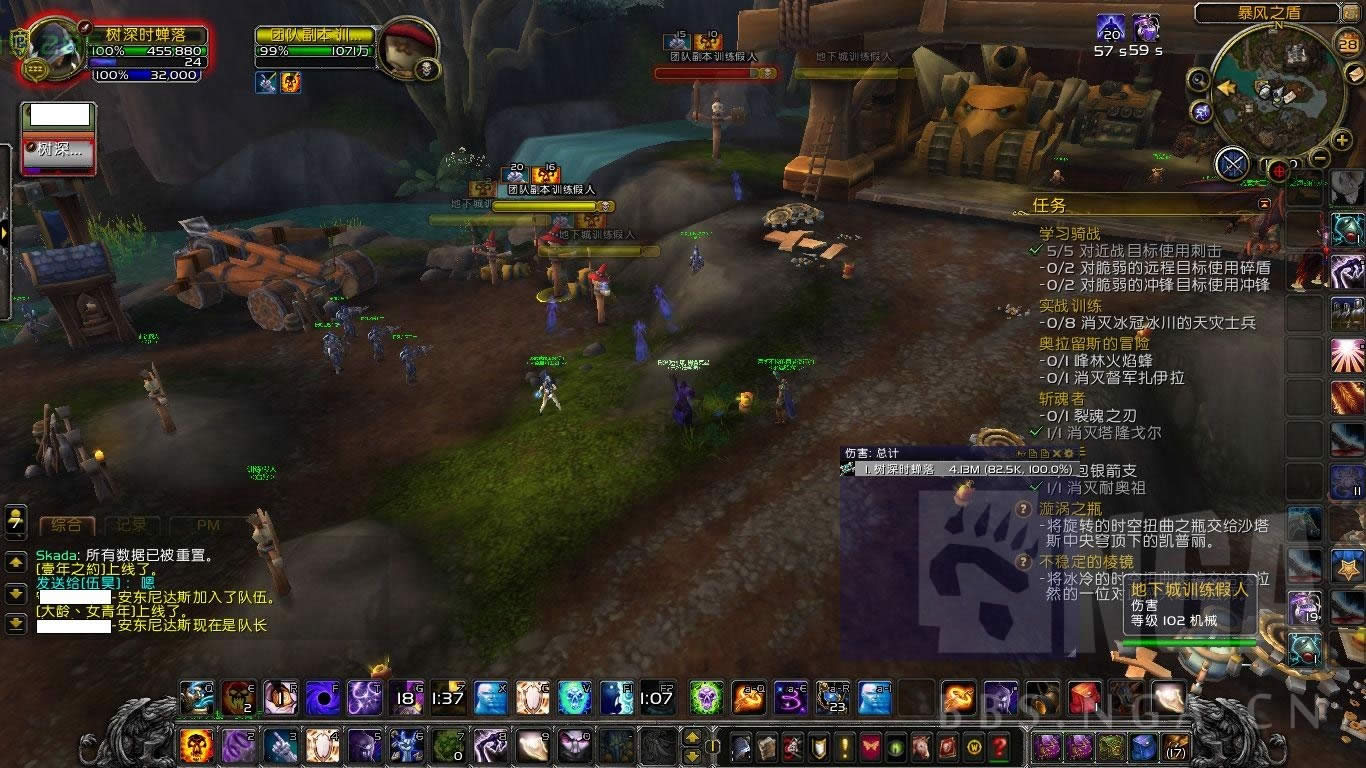Open the dungeon finder icon below the minimap
Screen dimensions: 1366x768
[1232, 162]
